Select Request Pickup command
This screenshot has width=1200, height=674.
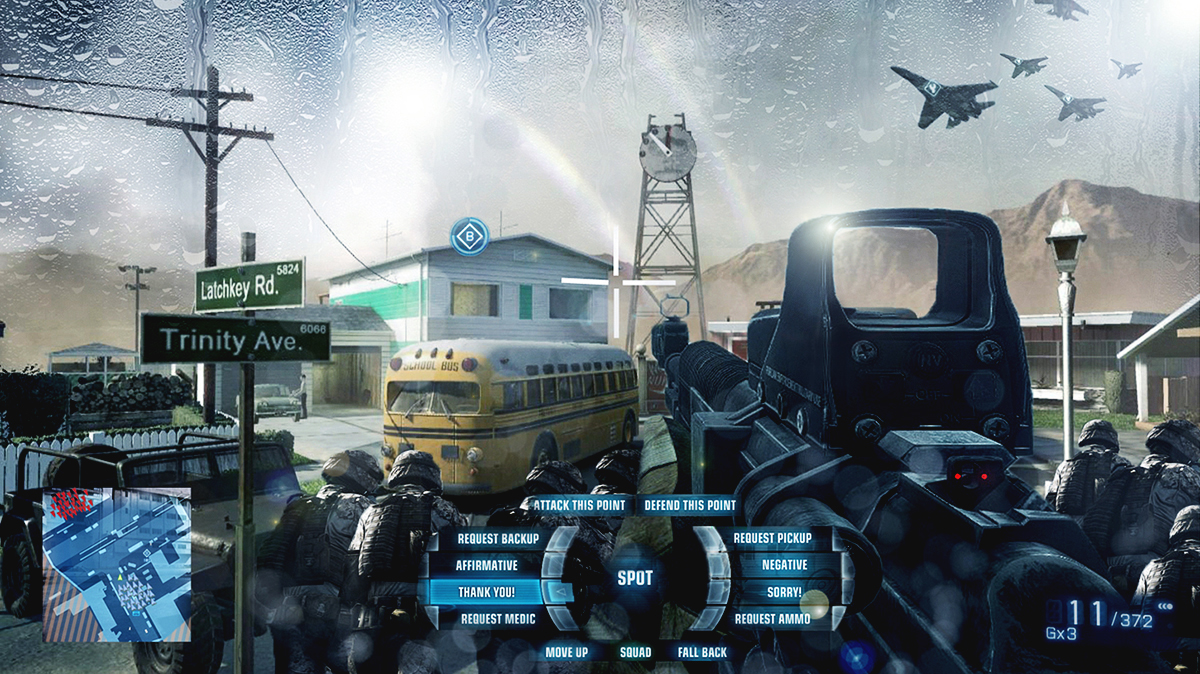pos(772,539)
